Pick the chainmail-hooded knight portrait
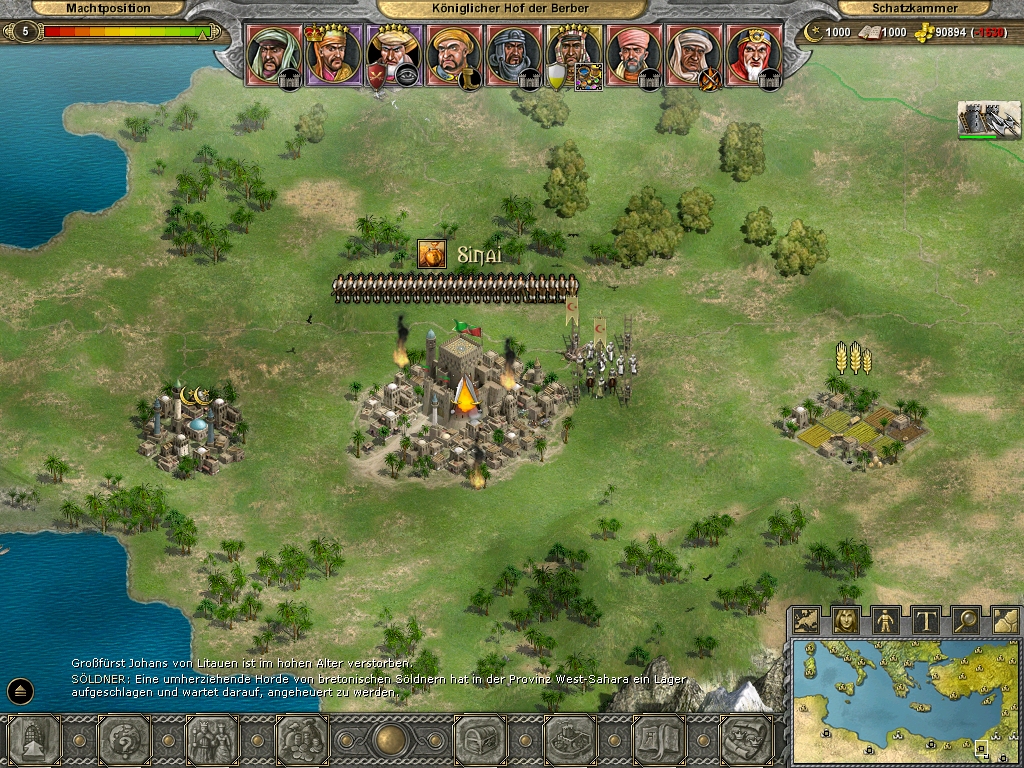 coord(513,54)
